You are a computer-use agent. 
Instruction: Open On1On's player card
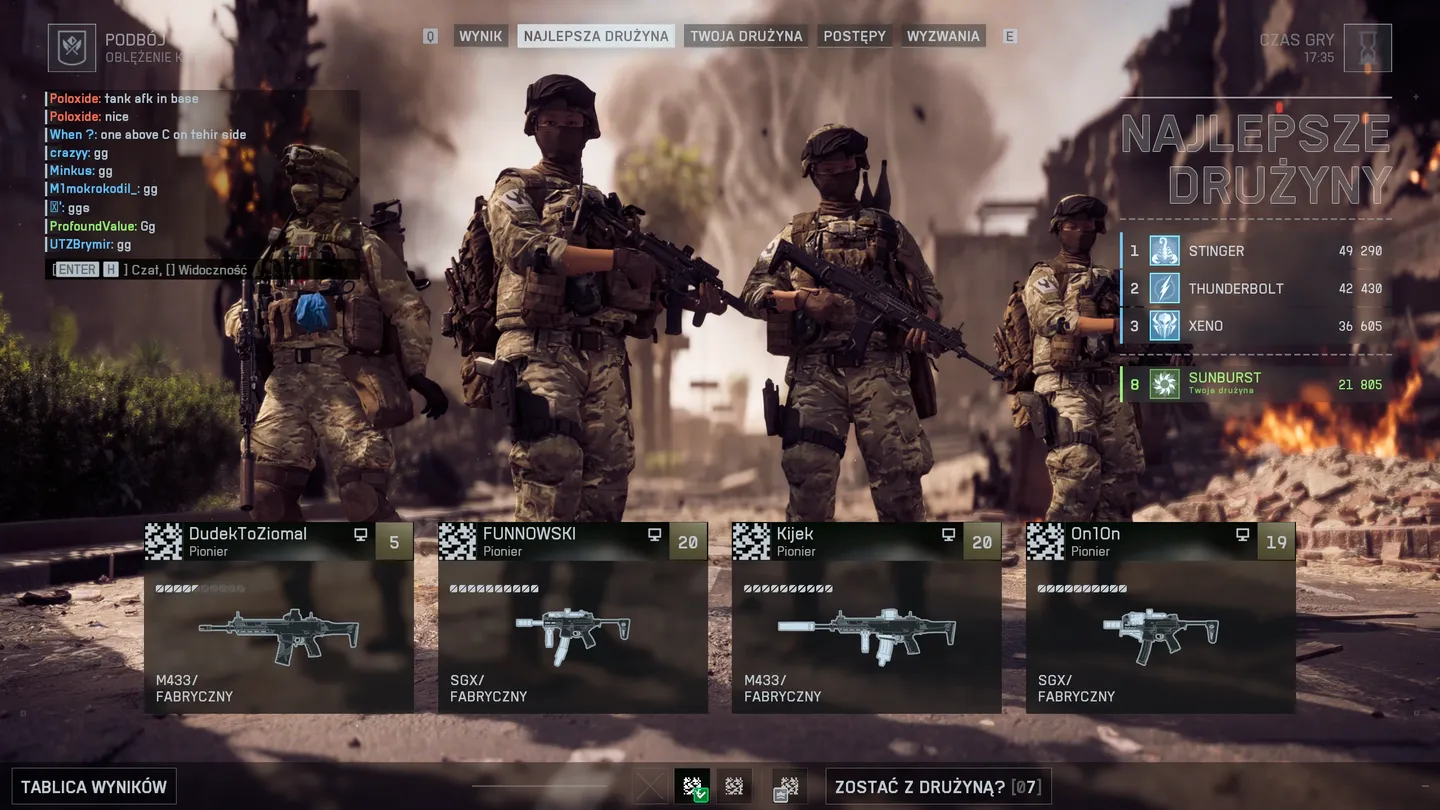pyautogui.click(x=1161, y=617)
